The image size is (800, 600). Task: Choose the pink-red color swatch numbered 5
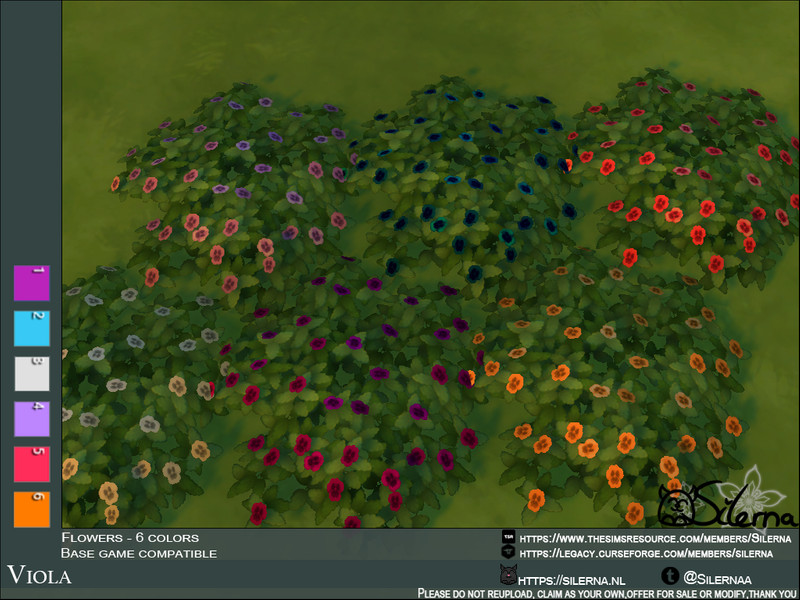31,465
